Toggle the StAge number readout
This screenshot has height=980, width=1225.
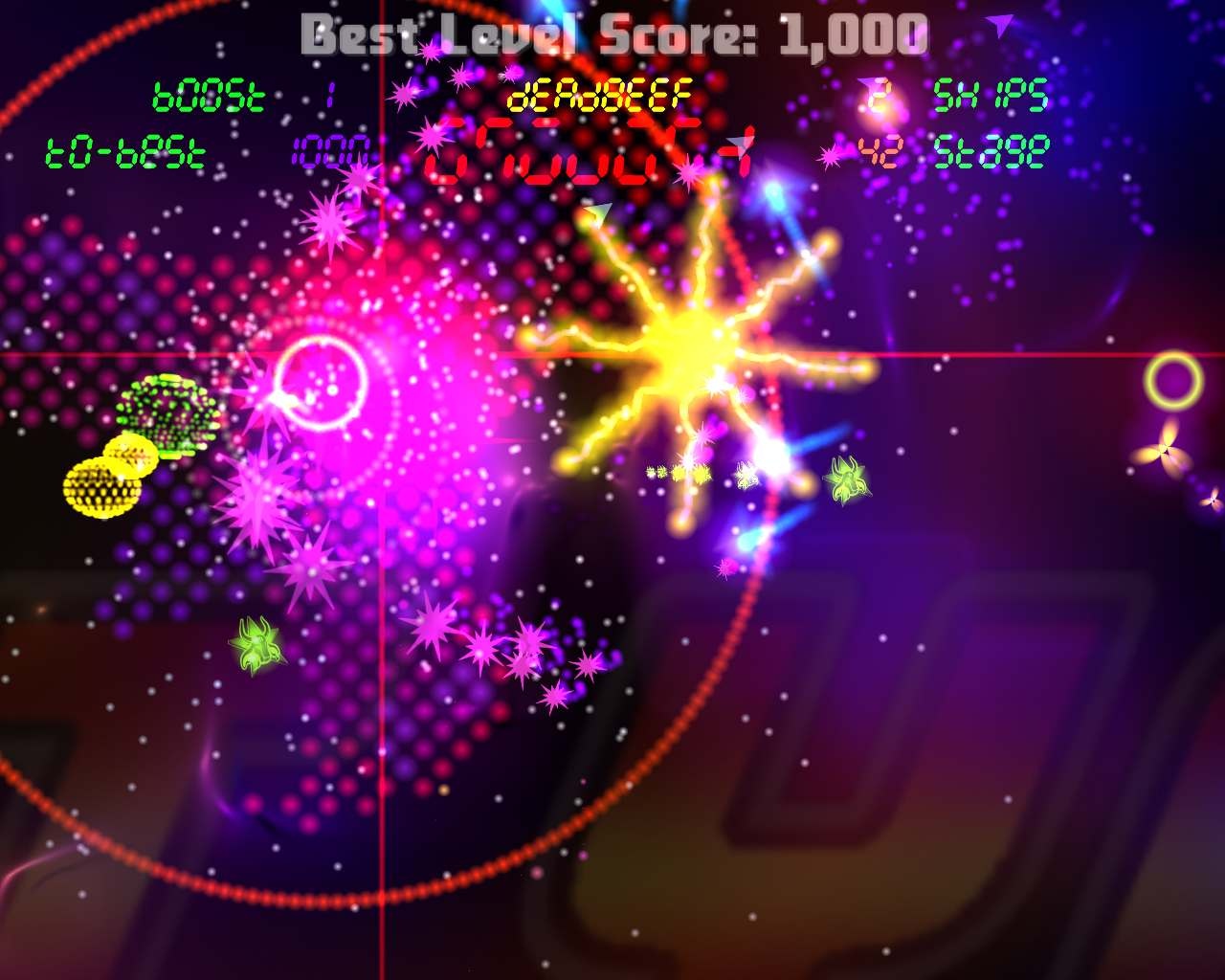tap(991, 148)
